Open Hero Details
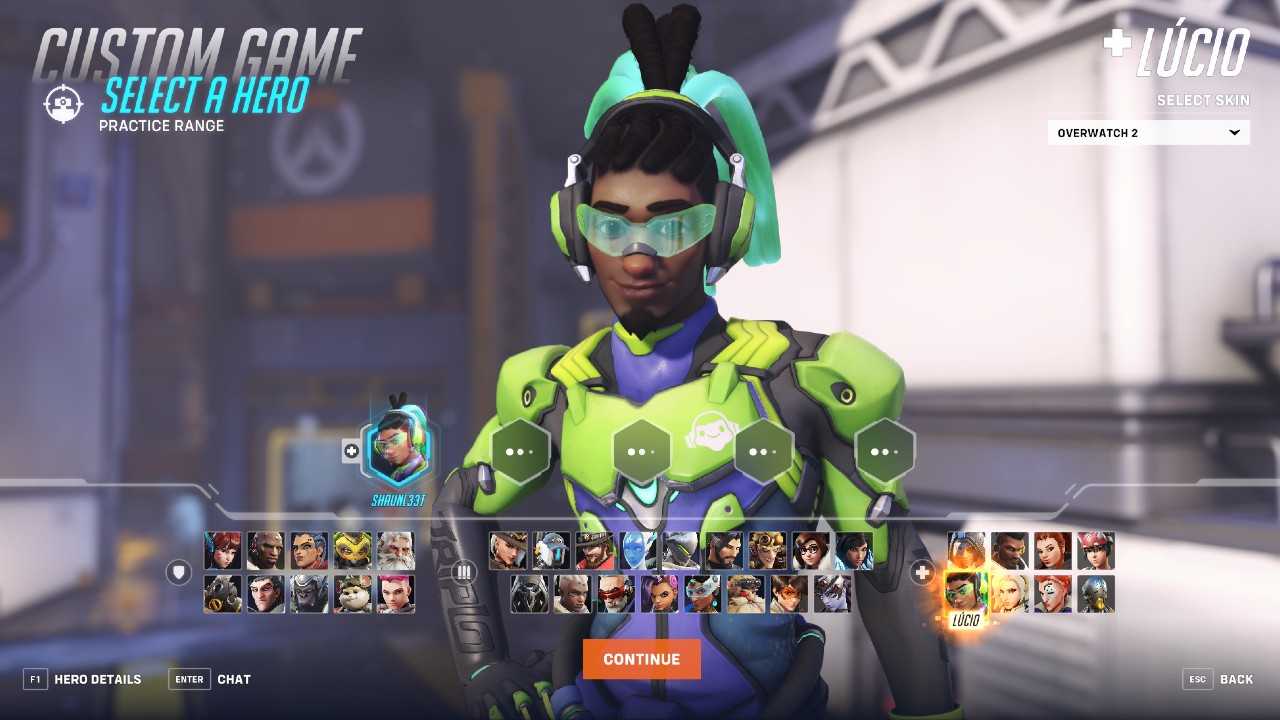Screen dimensions: 1280x720 click(x=83, y=679)
